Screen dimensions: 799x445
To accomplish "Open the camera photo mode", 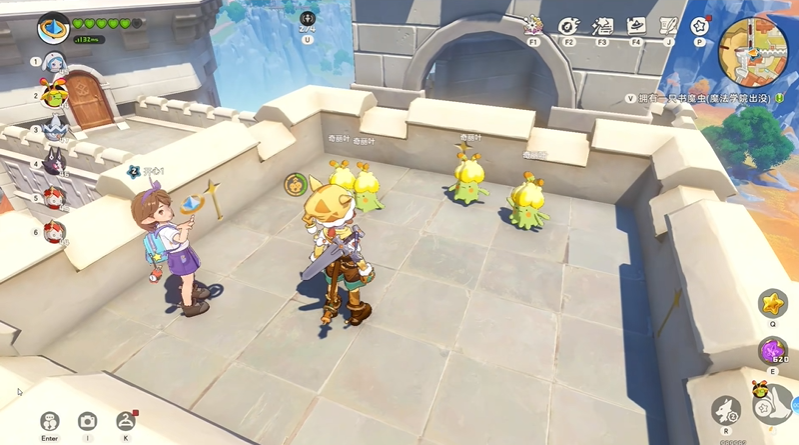I will [x=87, y=422].
